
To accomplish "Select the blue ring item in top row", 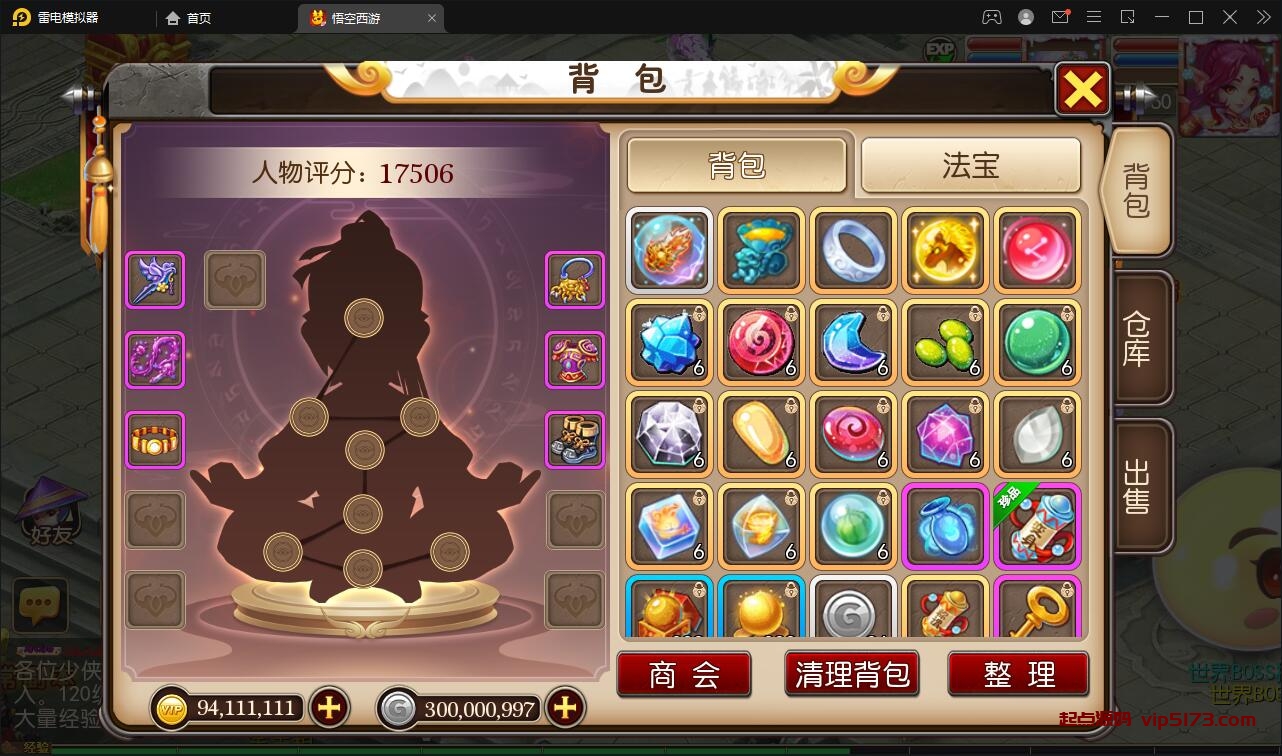I will click(853, 251).
